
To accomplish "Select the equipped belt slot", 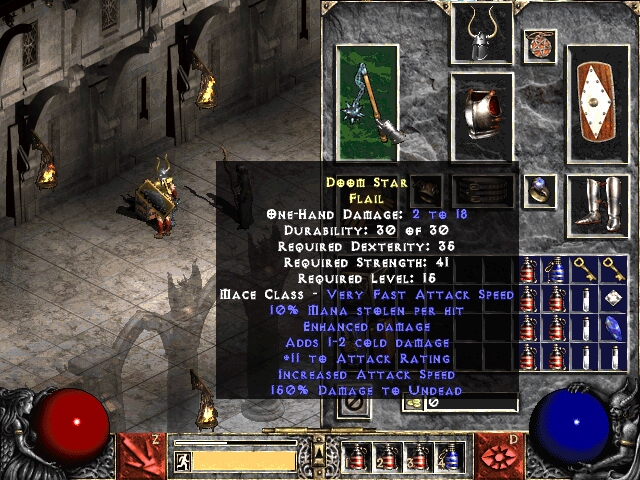I will (482, 190).
